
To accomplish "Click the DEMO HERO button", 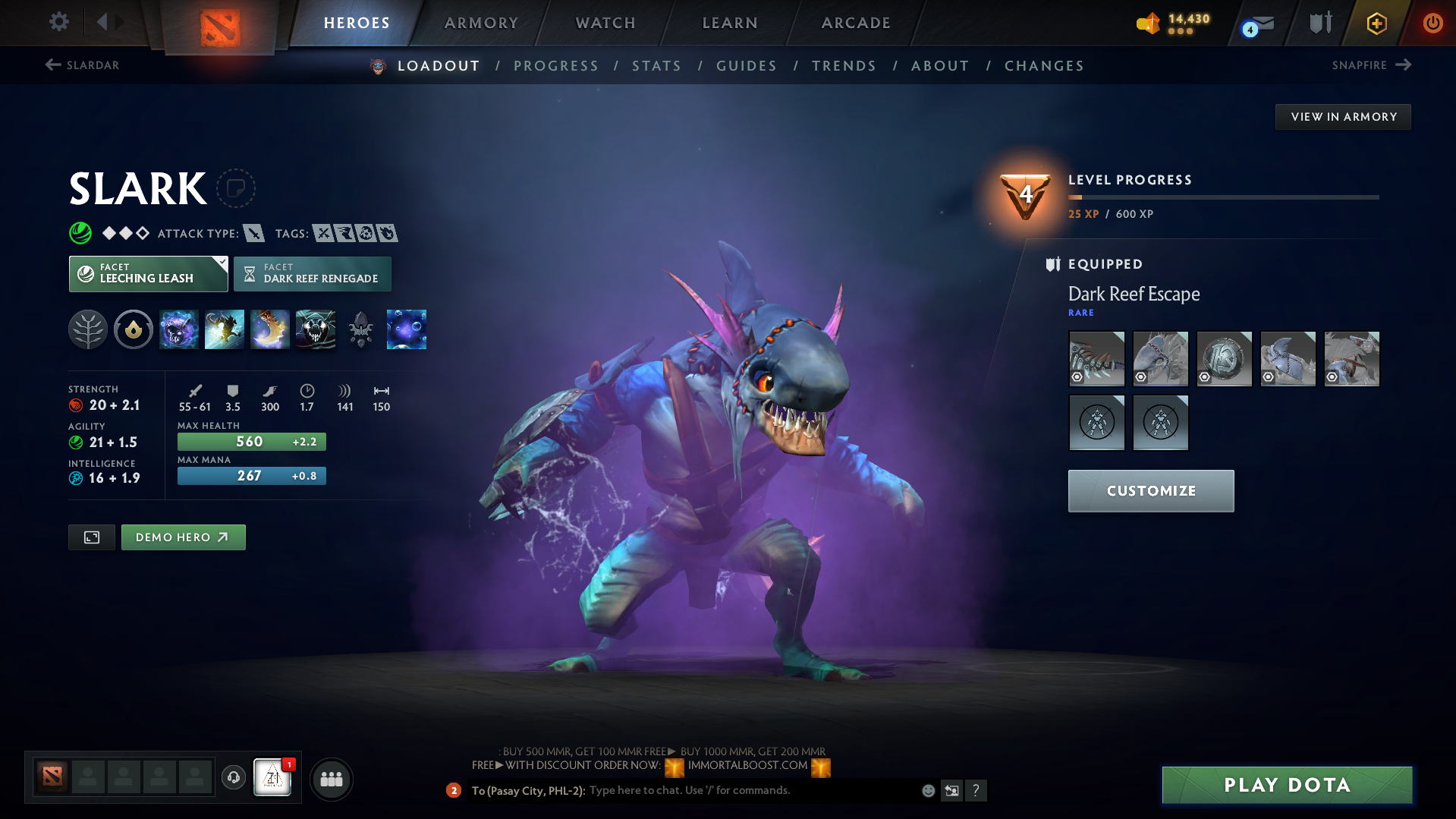I will coord(183,537).
